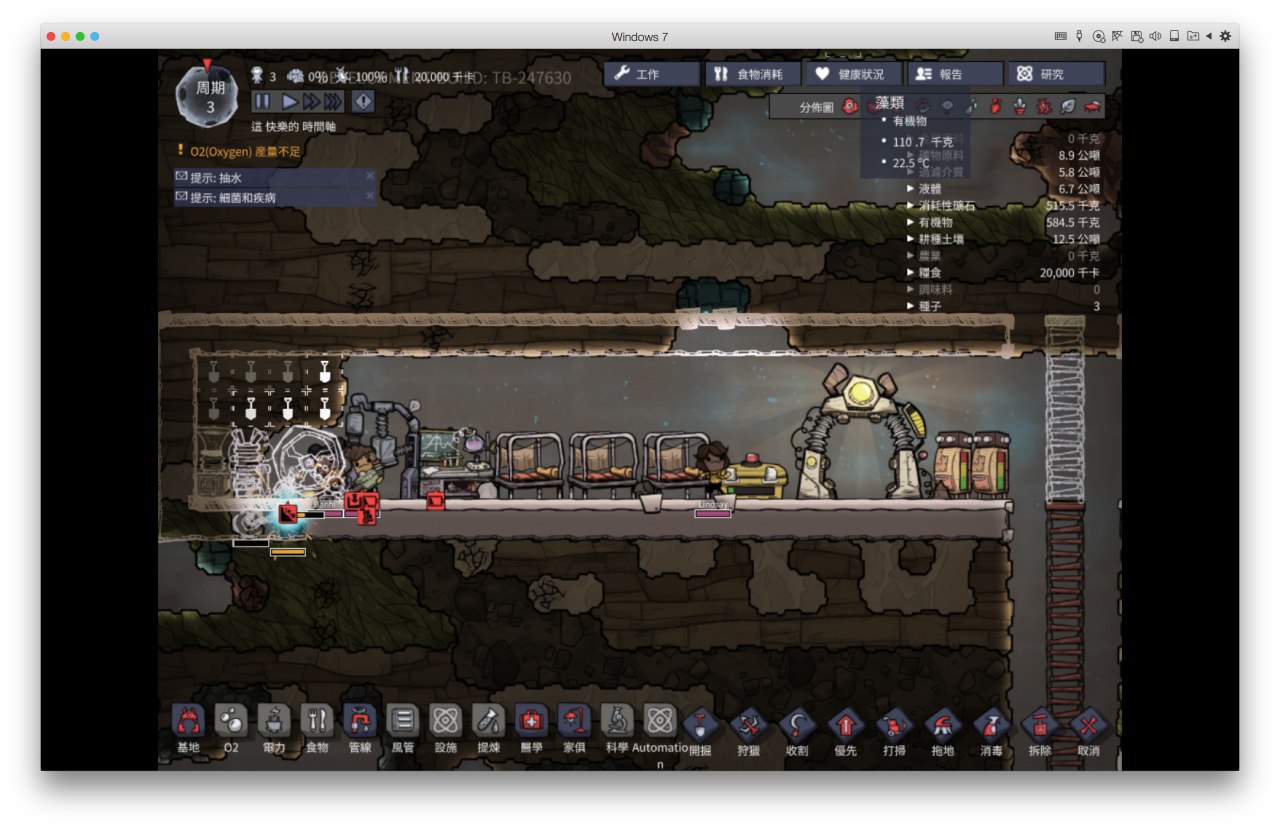The height and width of the screenshot is (829, 1280).
Task: Set triple-arrow fastest game speed
Action: click(x=333, y=101)
